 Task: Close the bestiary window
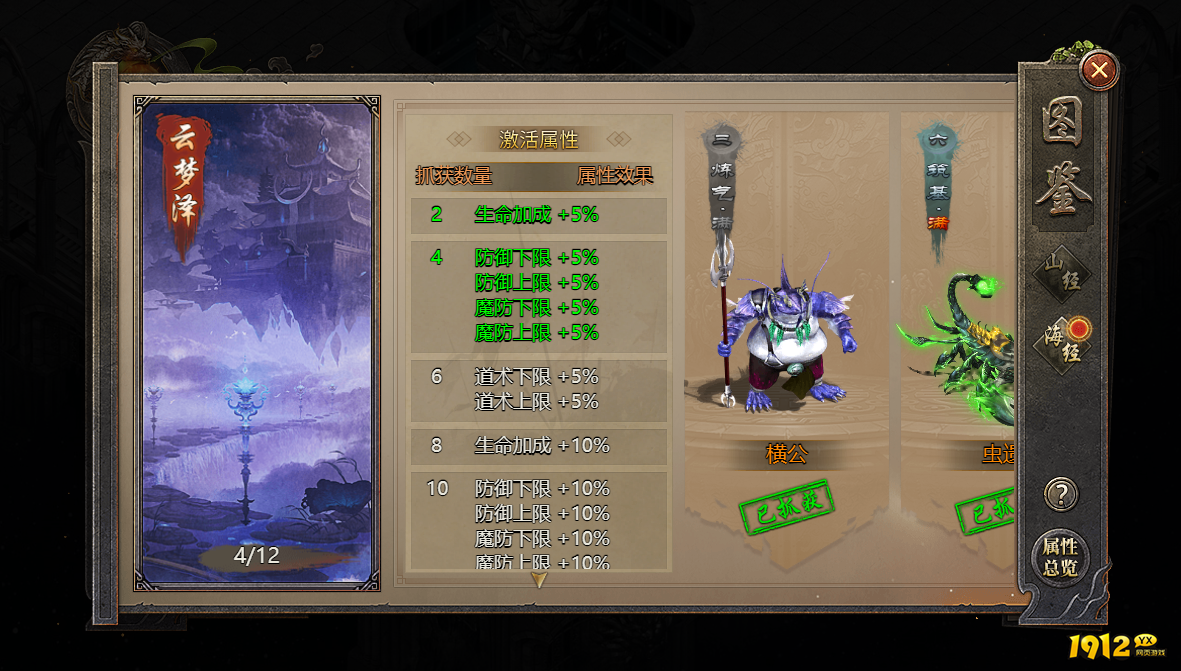click(1099, 70)
